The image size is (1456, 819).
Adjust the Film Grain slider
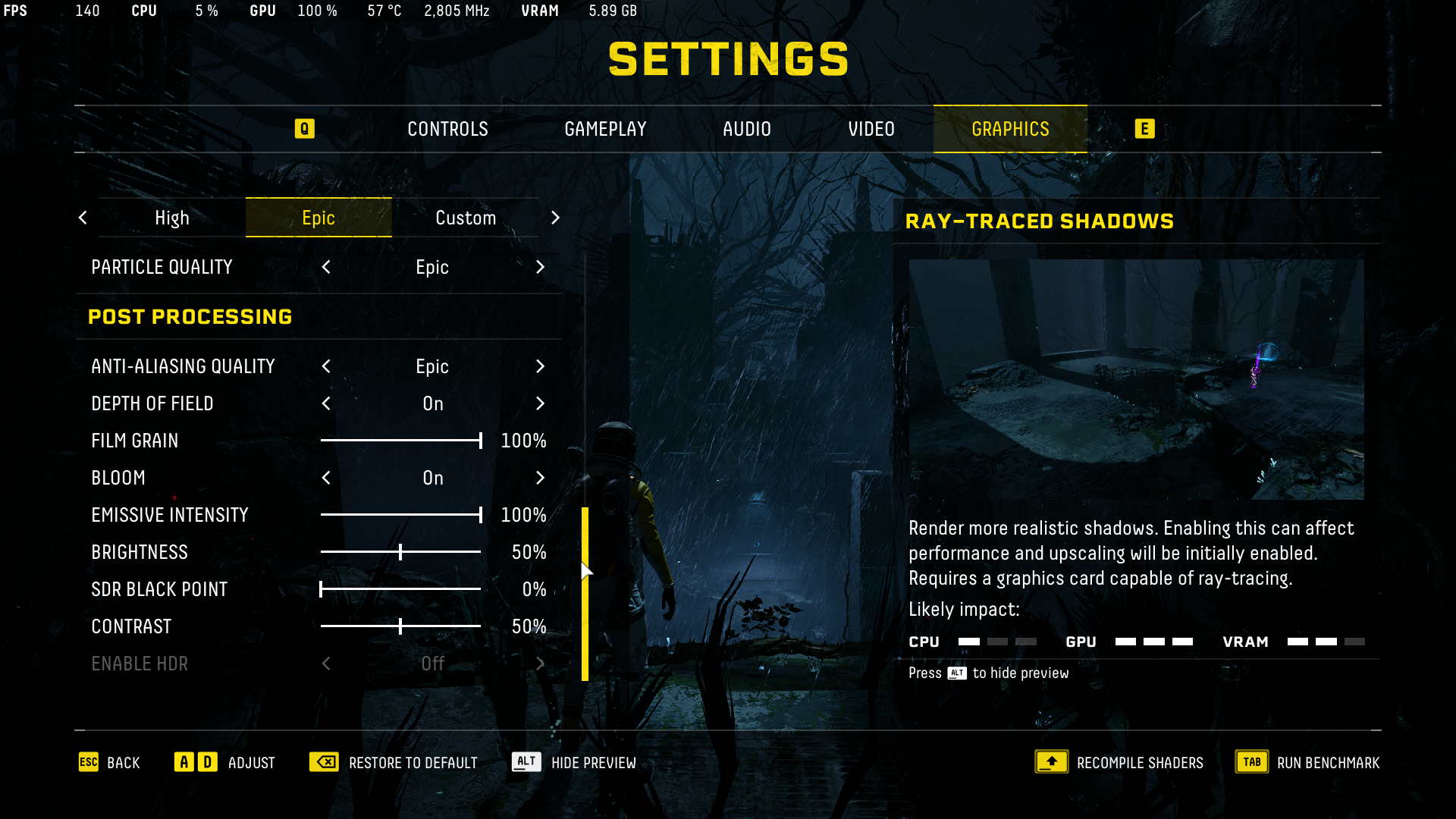[480, 441]
